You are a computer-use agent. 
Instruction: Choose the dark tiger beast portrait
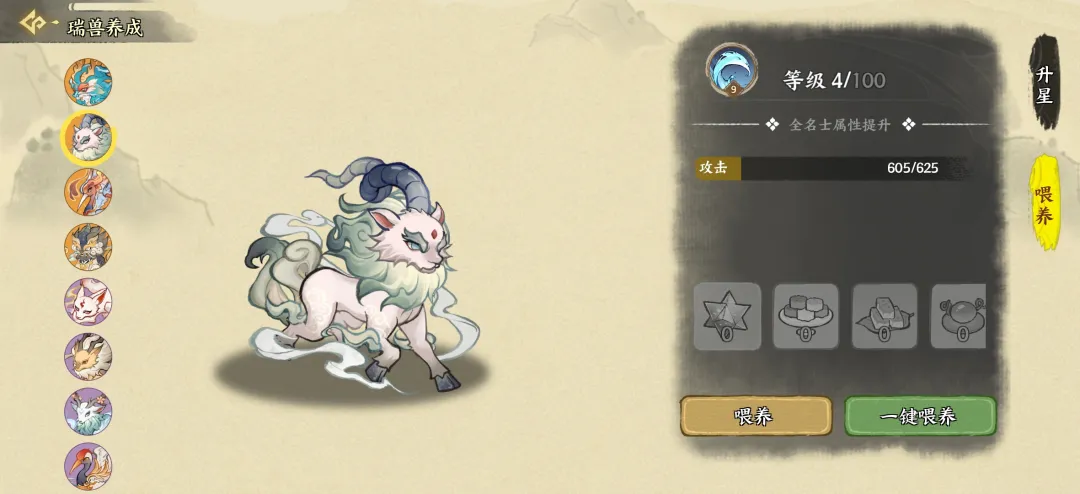pos(88,247)
